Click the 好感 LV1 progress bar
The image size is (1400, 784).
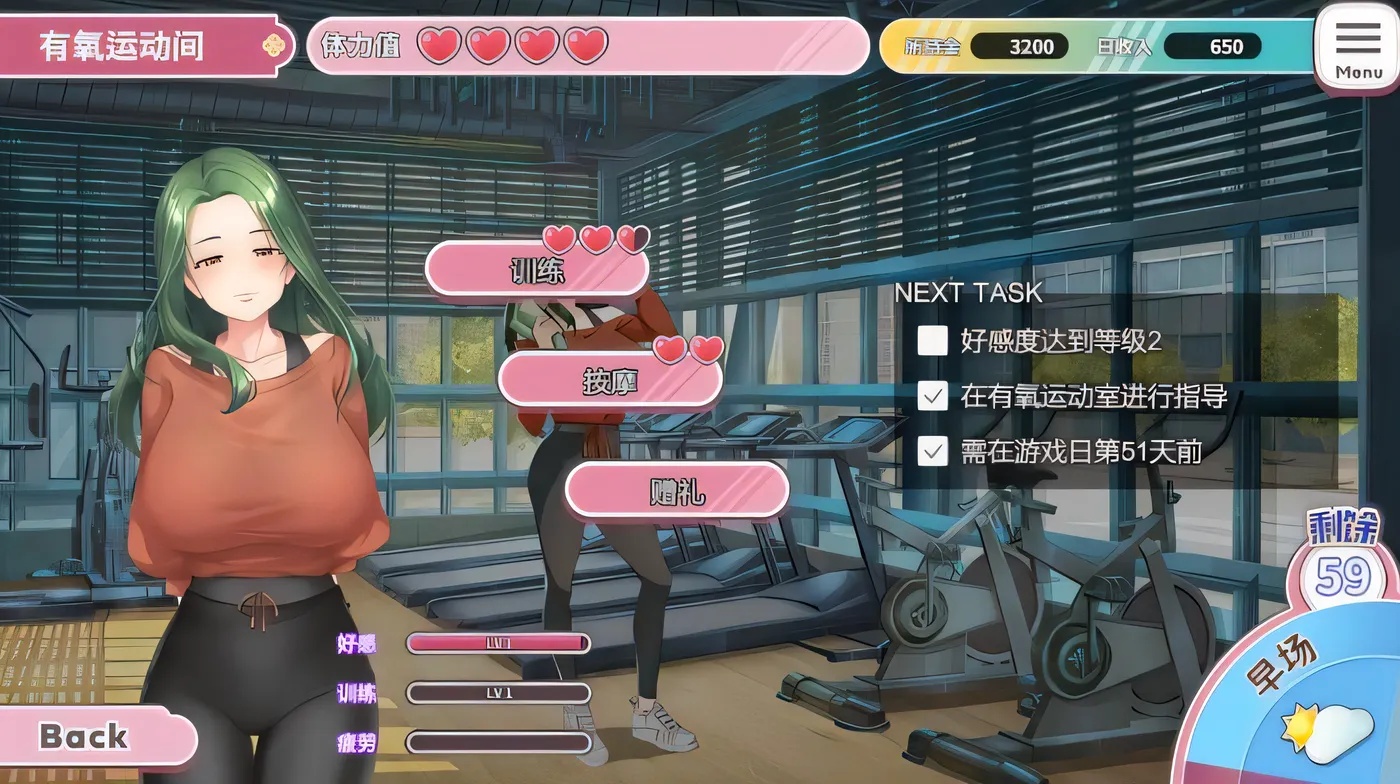coord(497,644)
